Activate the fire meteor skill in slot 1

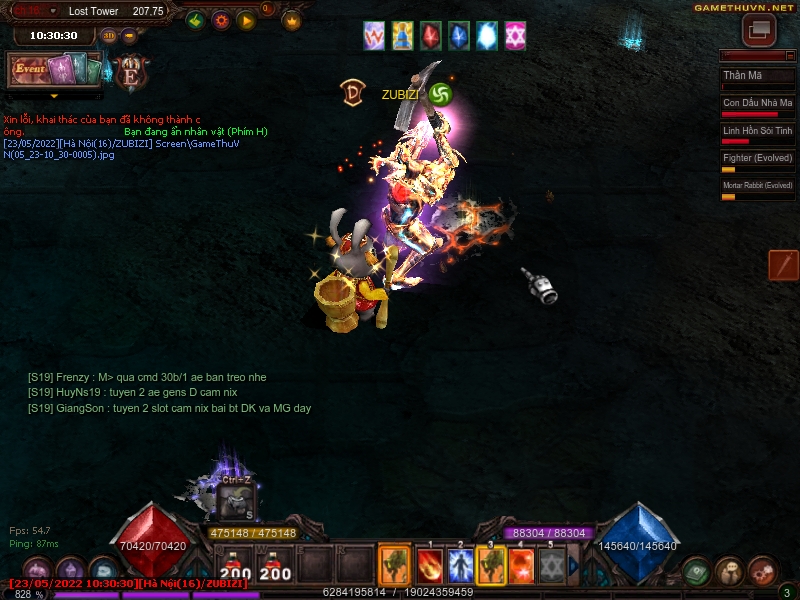click(430, 566)
